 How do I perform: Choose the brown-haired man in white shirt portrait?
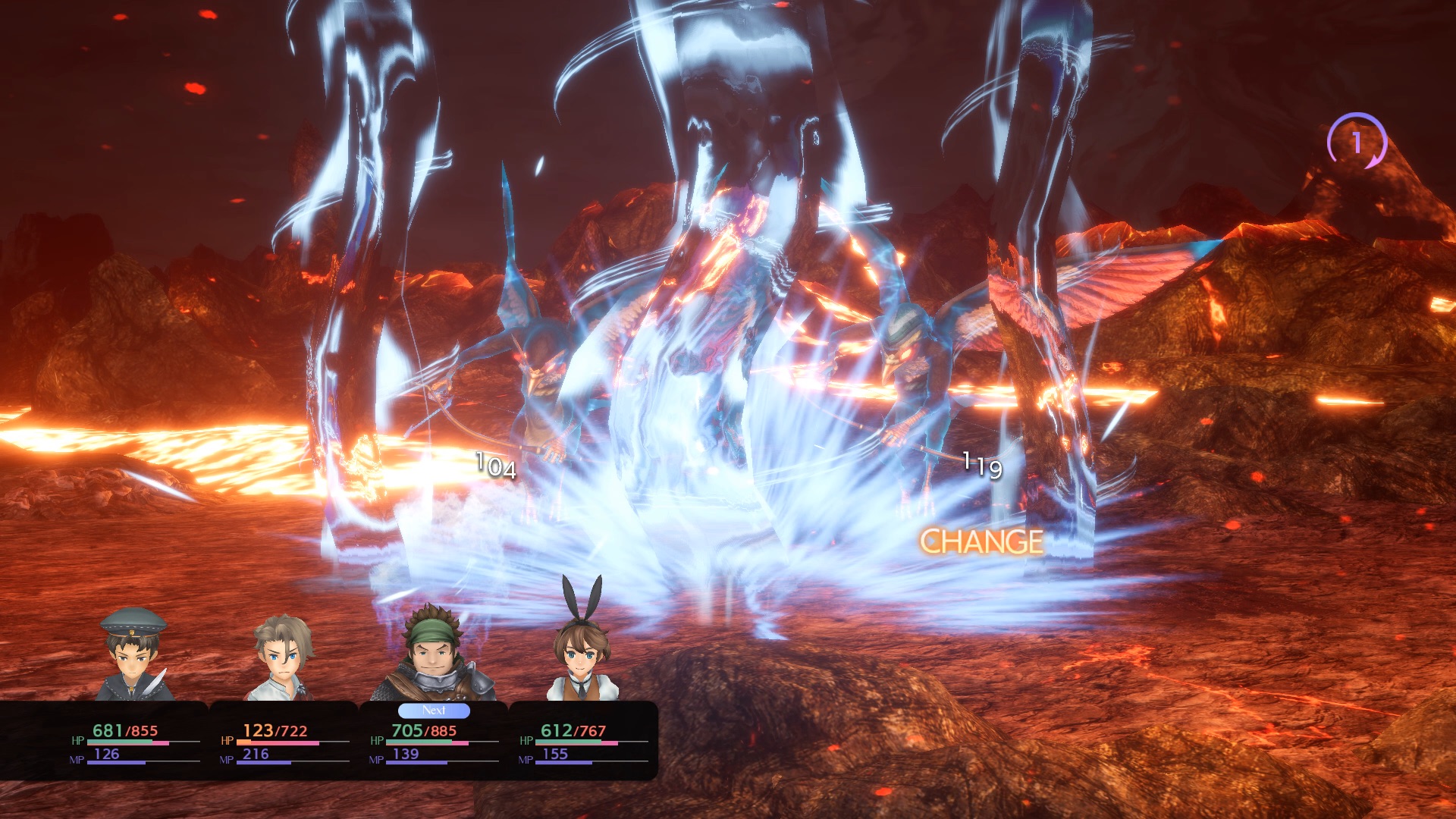[281, 657]
